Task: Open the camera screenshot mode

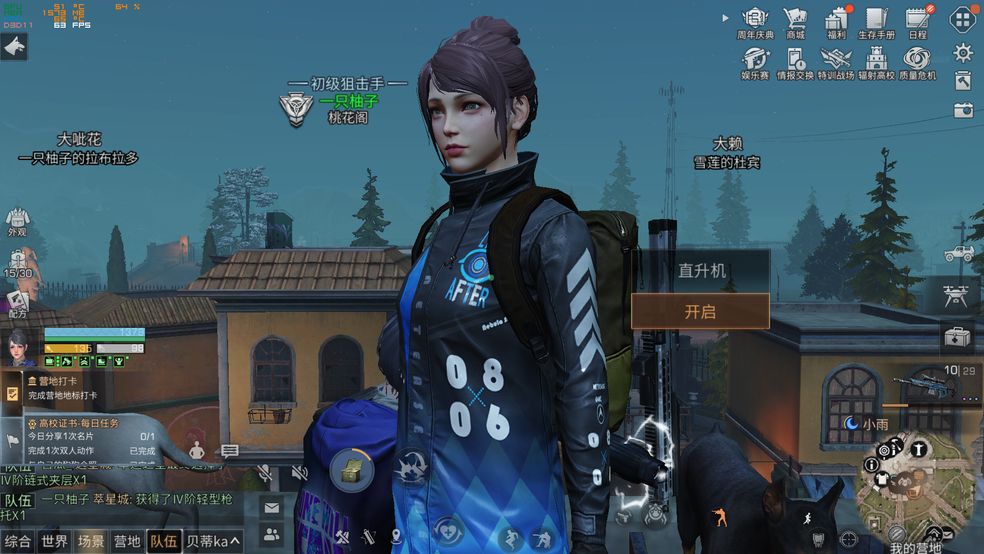Action: pos(963,110)
